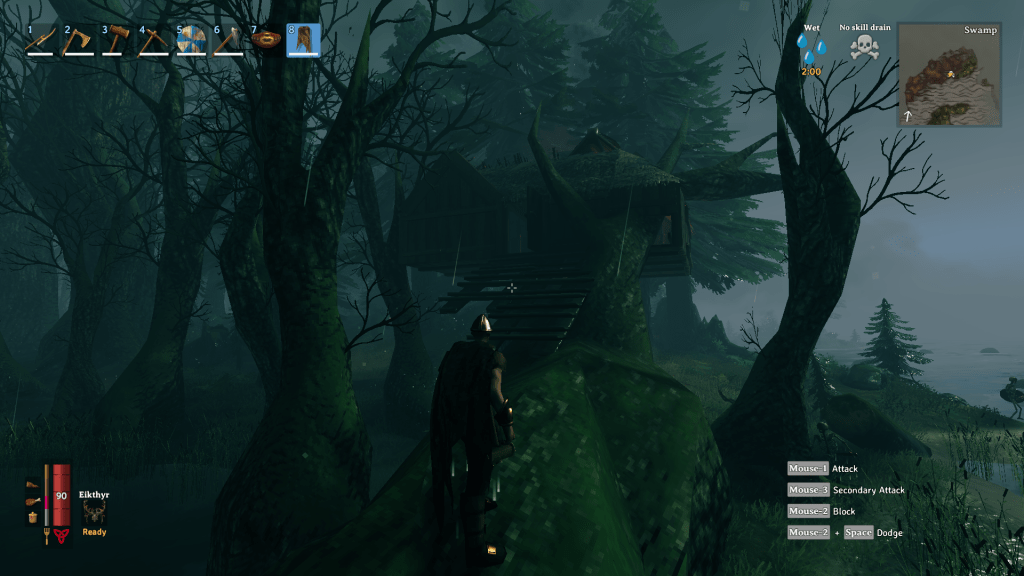Click the jar food icon

click(33, 517)
